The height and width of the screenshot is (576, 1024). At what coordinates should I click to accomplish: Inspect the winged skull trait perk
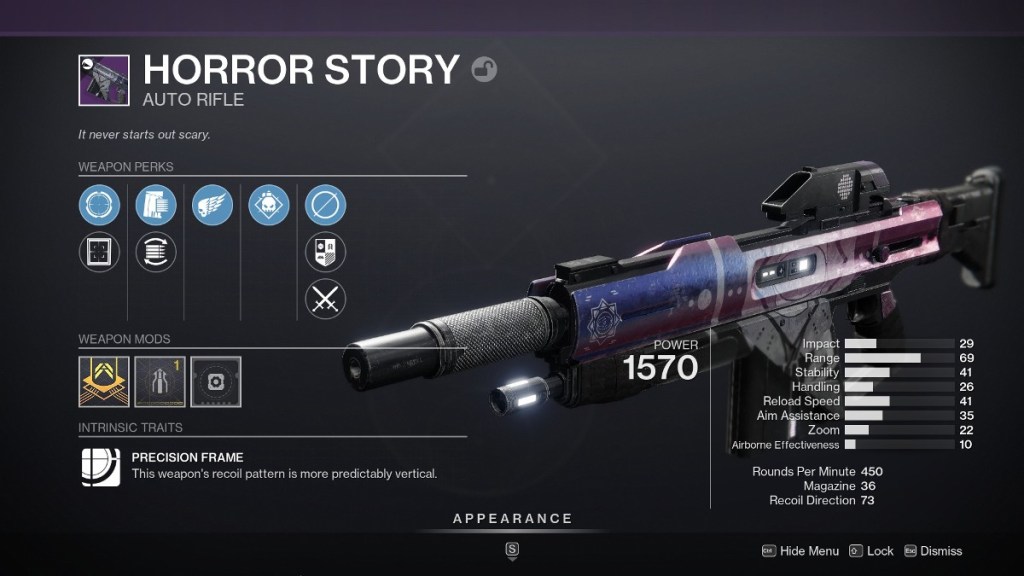click(212, 206)
